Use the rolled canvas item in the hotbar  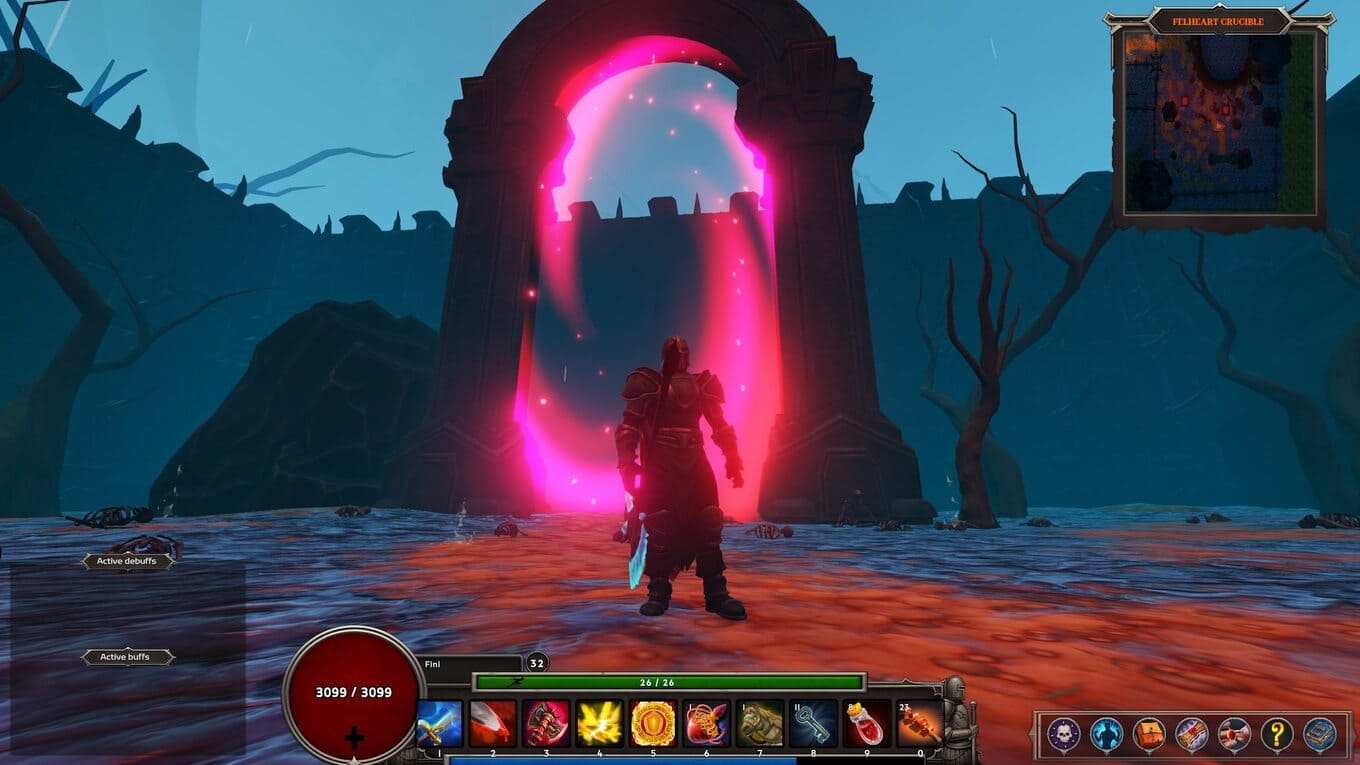tap(760, 723)
